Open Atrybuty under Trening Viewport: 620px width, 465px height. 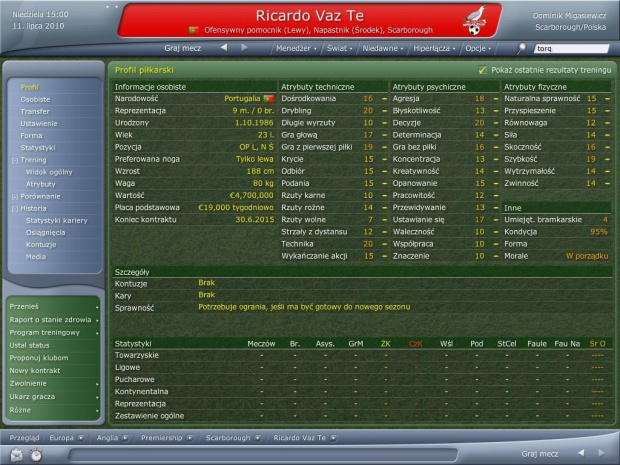coord(41,184)
